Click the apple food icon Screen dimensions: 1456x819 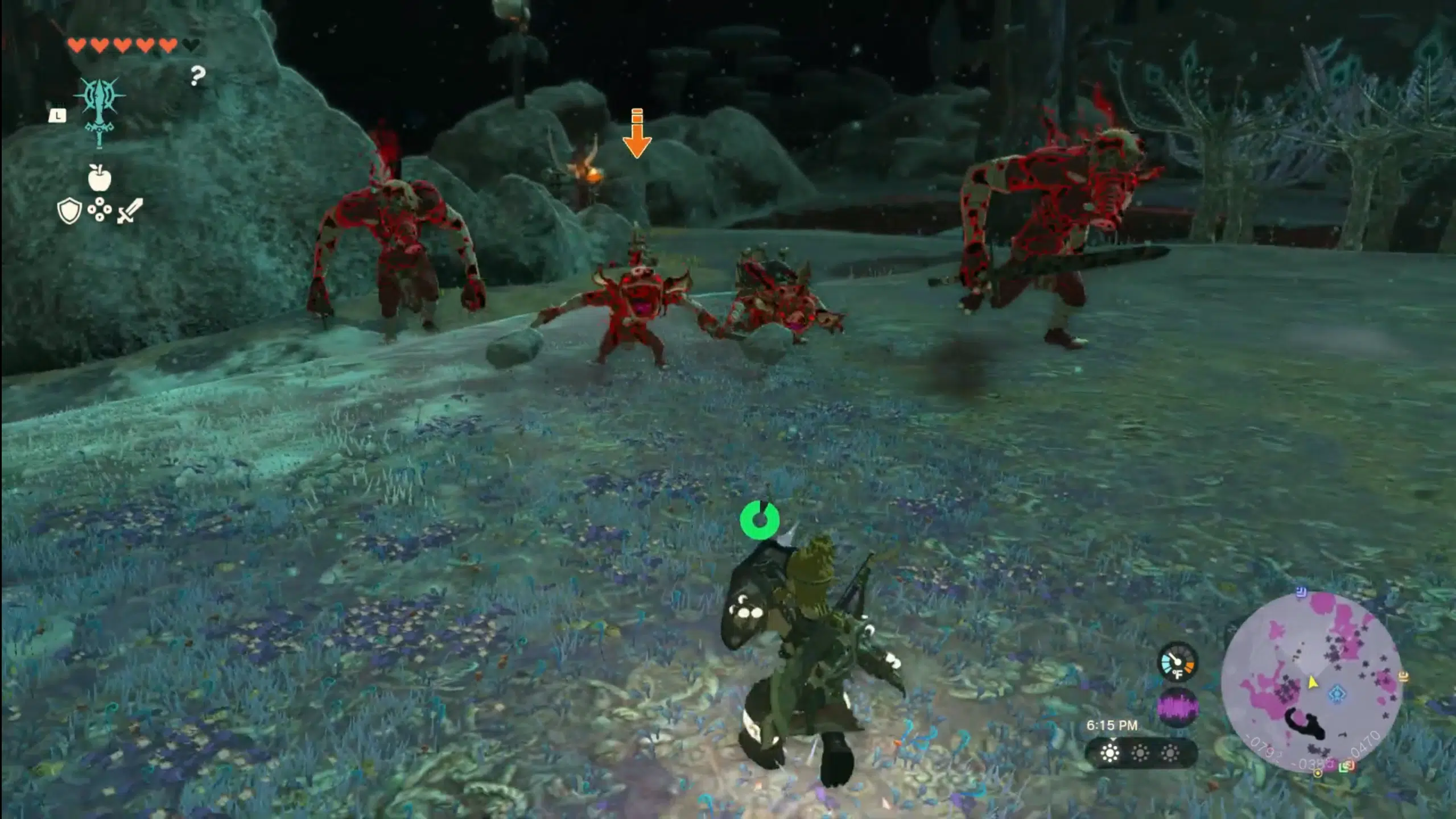pos(100,179)
